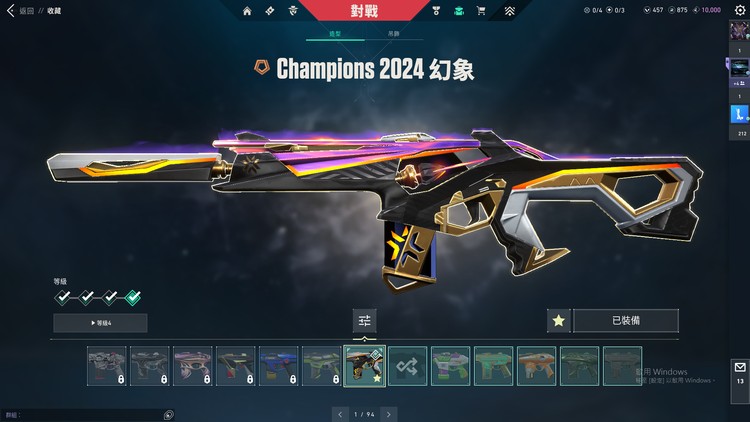Toggle the favorite star button
The width and height of the screenshot is (750, 422).
pyautogui.click(x=559, y=321)
